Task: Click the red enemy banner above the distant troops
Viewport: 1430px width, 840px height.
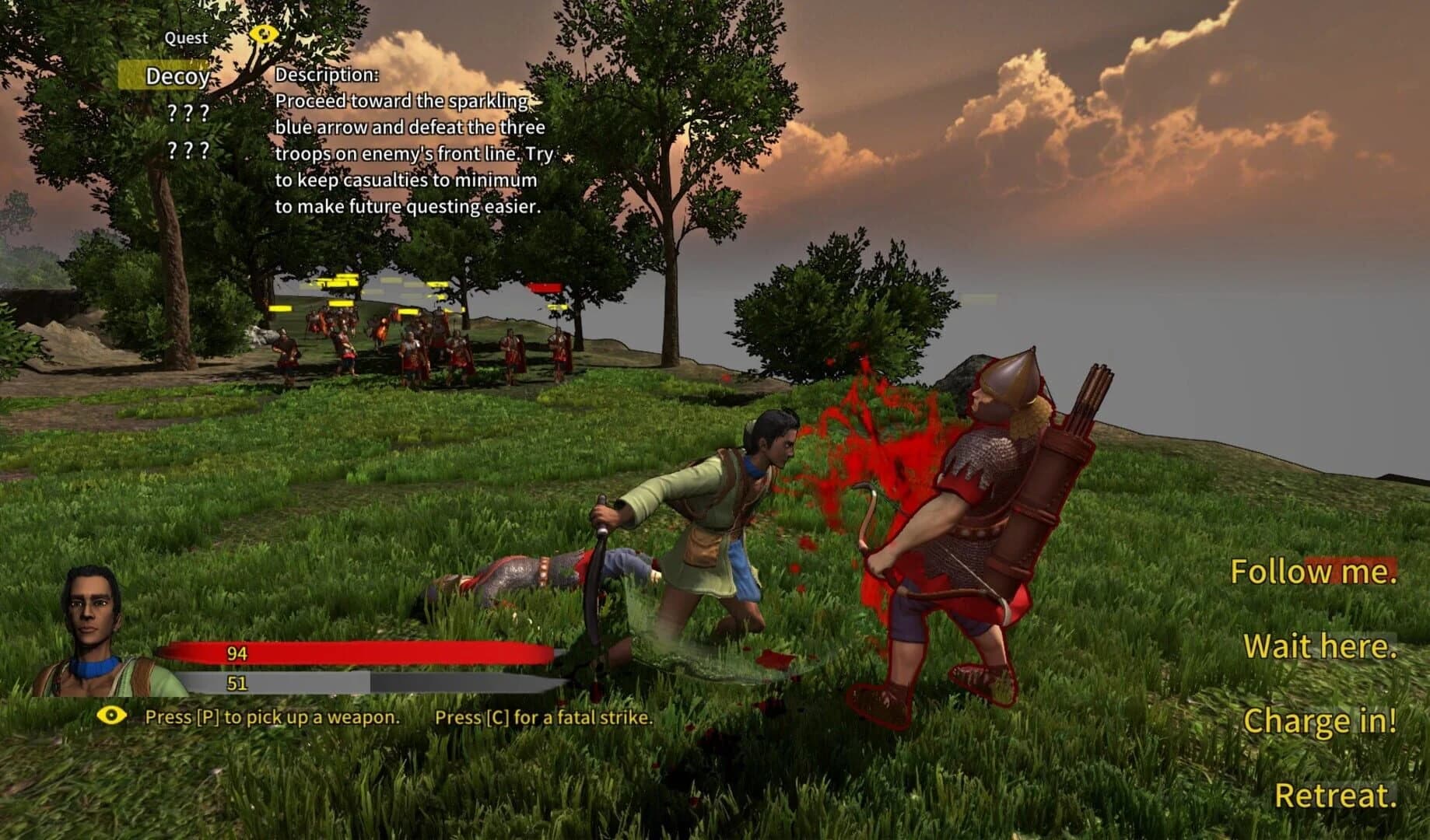Action: click(x=545, y=289)
